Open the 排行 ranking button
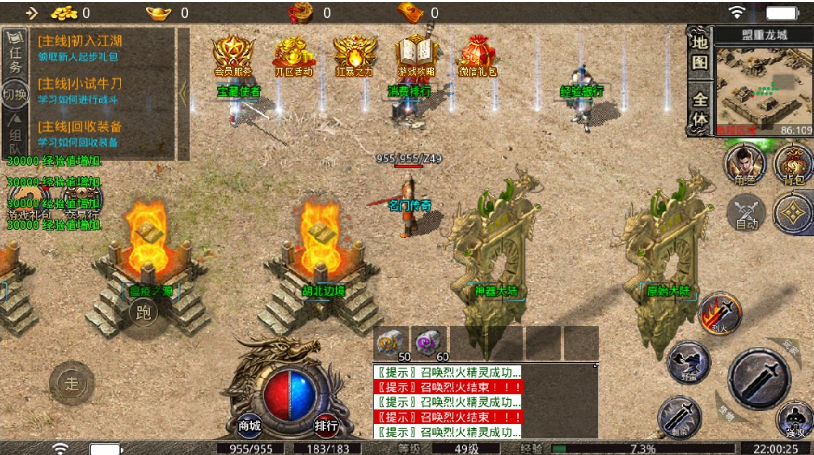This screenshot has width=814, height=455. coord(325,424)
